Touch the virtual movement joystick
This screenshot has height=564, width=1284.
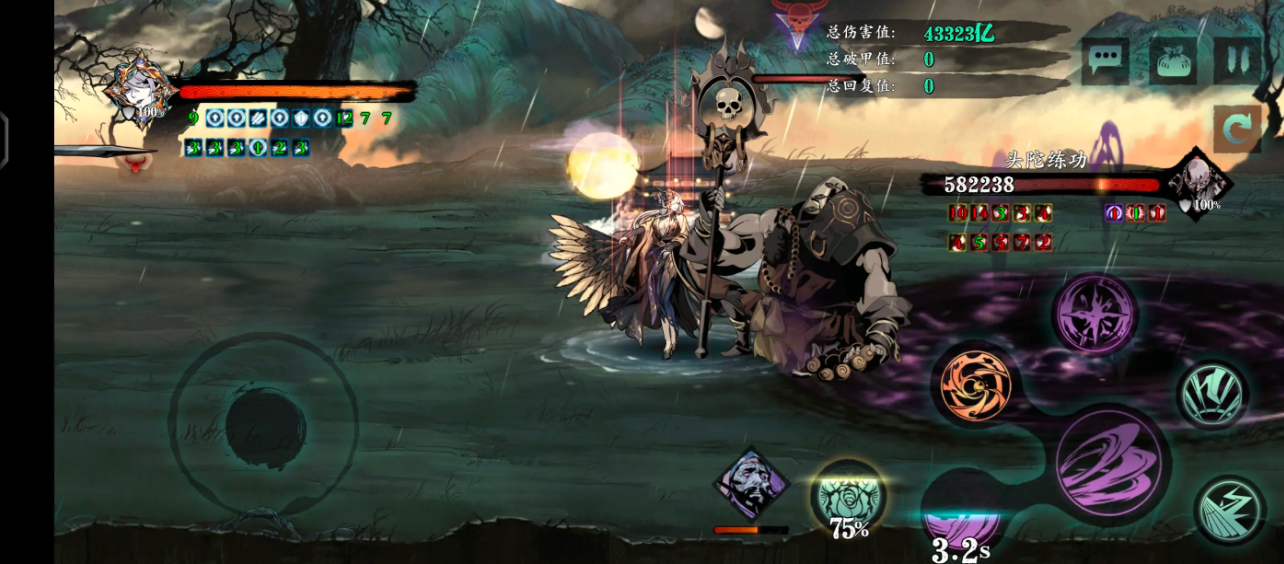coord(263,424)
